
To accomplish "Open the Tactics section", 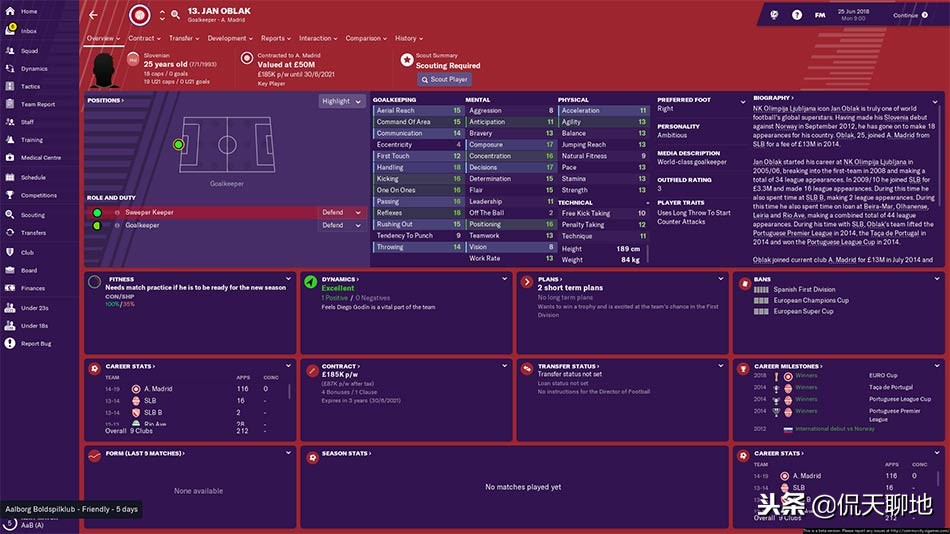I will click(x=30, y=86).
